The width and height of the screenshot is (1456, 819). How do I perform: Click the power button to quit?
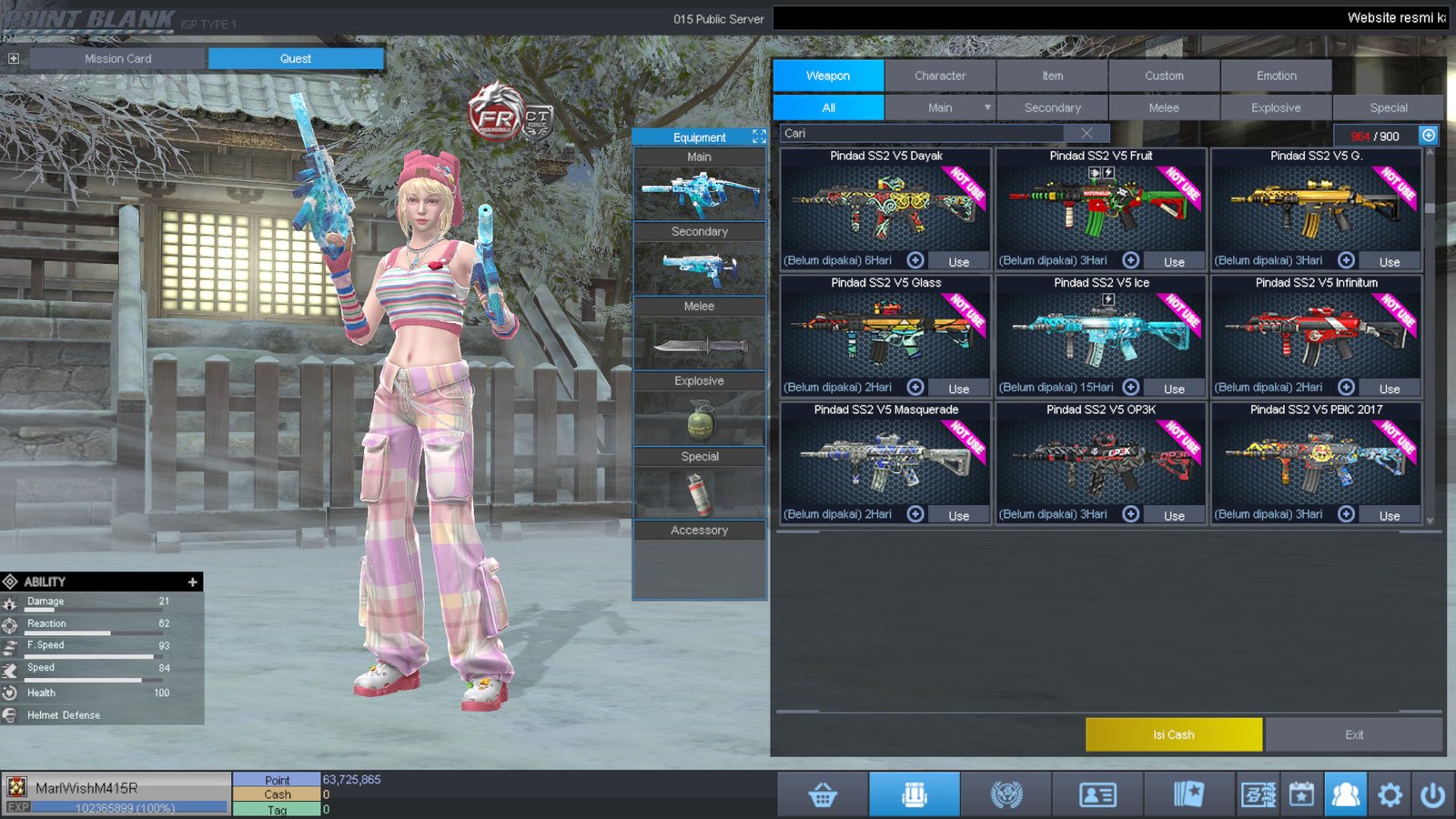coord(1432,795)
